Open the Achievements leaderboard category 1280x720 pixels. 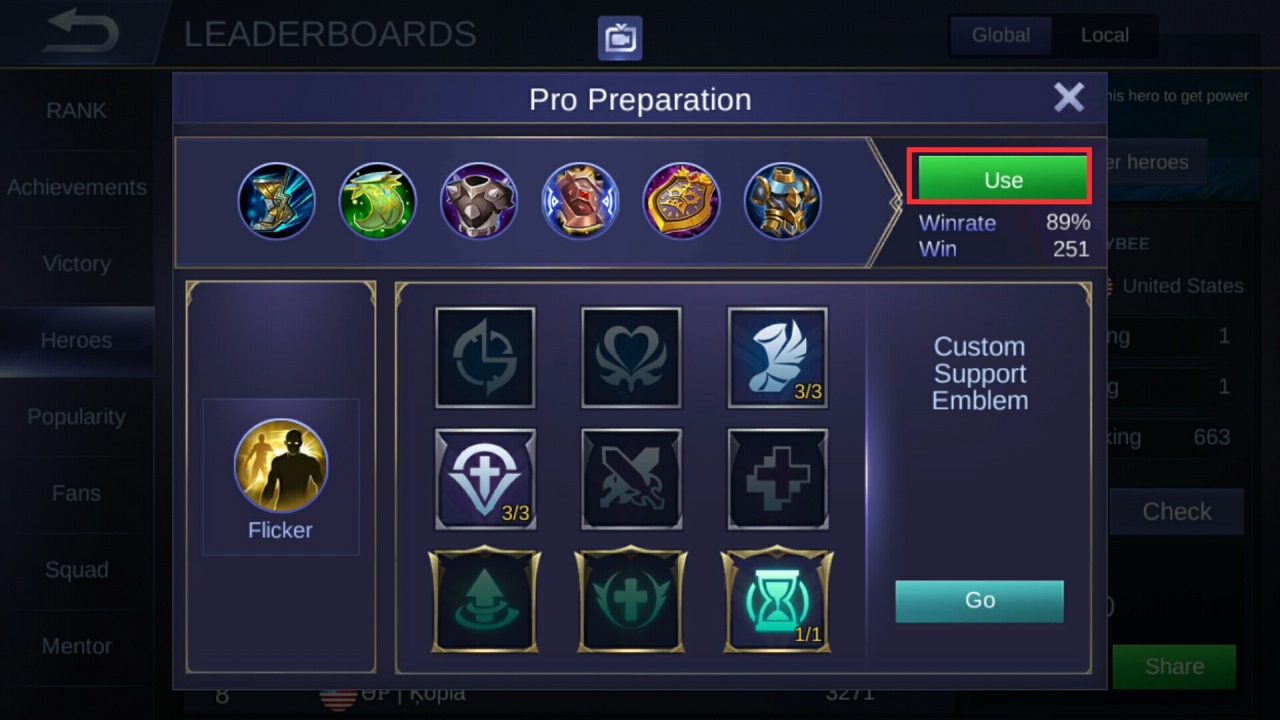77,187
